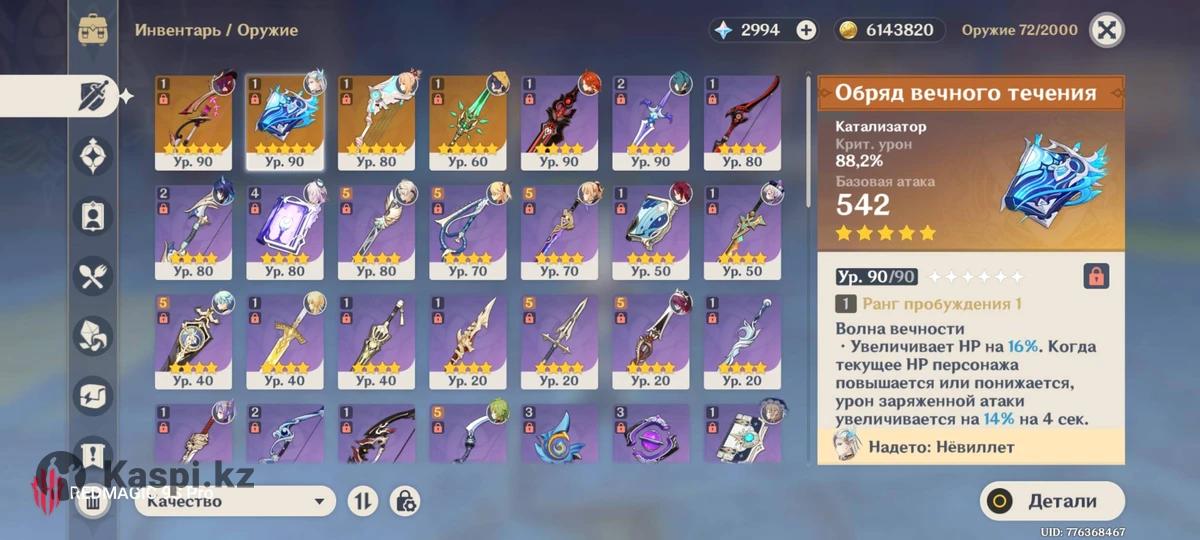Add primogems with the plus button
This screenshot has width=1200, height=540.
pos(806,30)
